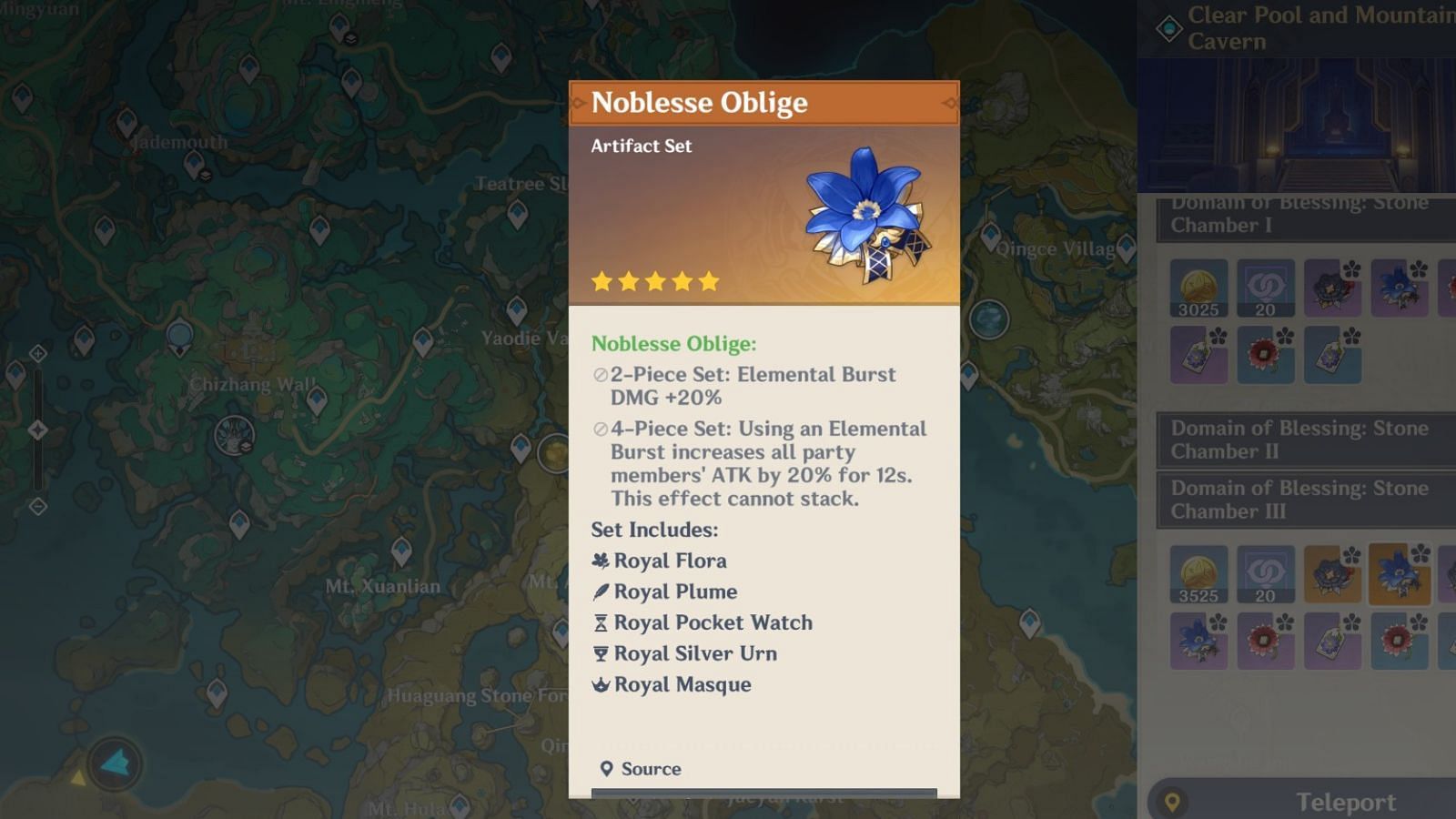Zoom in the map with the plus button
Screen dimensions: 1456x819
38,353
